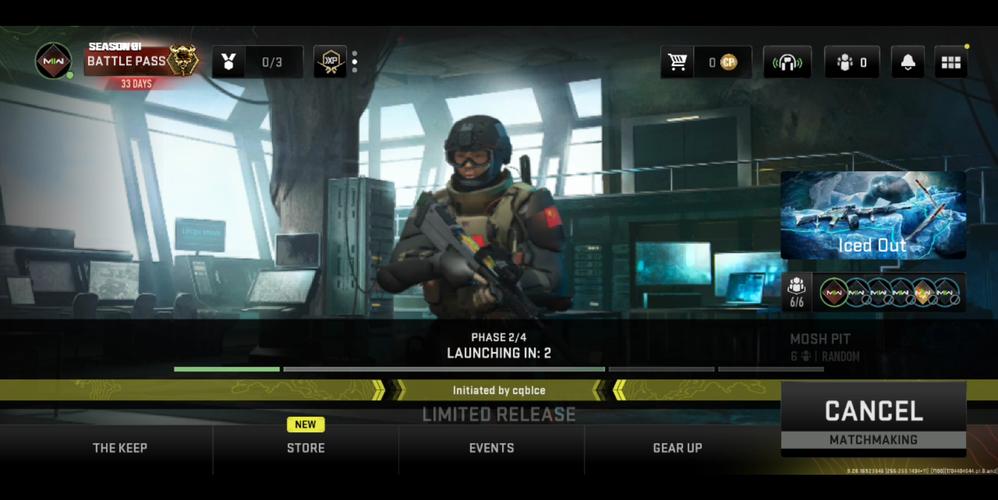Check the CP currency balance

tap(722, 62)
